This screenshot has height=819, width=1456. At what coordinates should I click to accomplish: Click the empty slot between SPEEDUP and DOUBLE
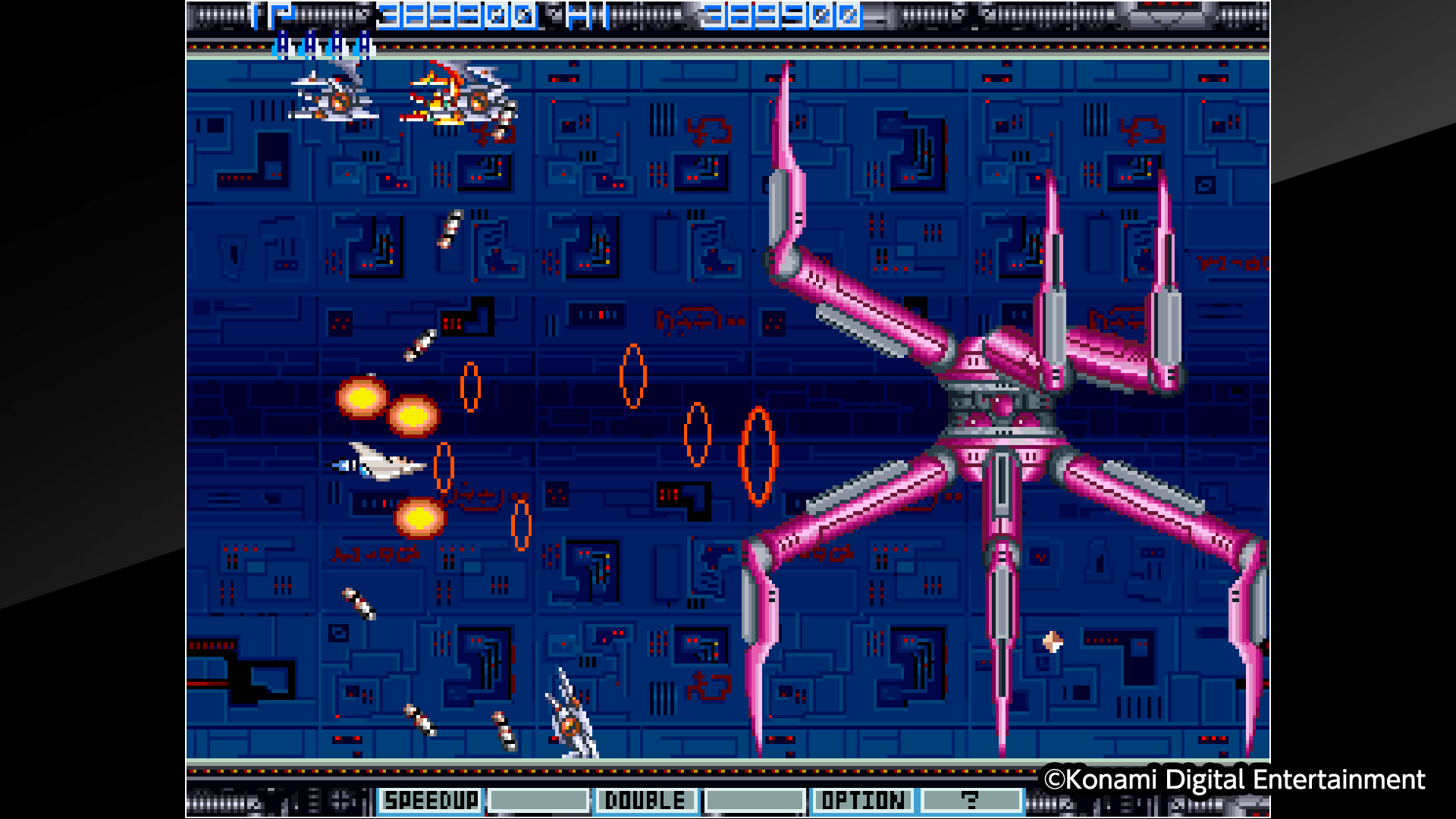click(538, 800)
